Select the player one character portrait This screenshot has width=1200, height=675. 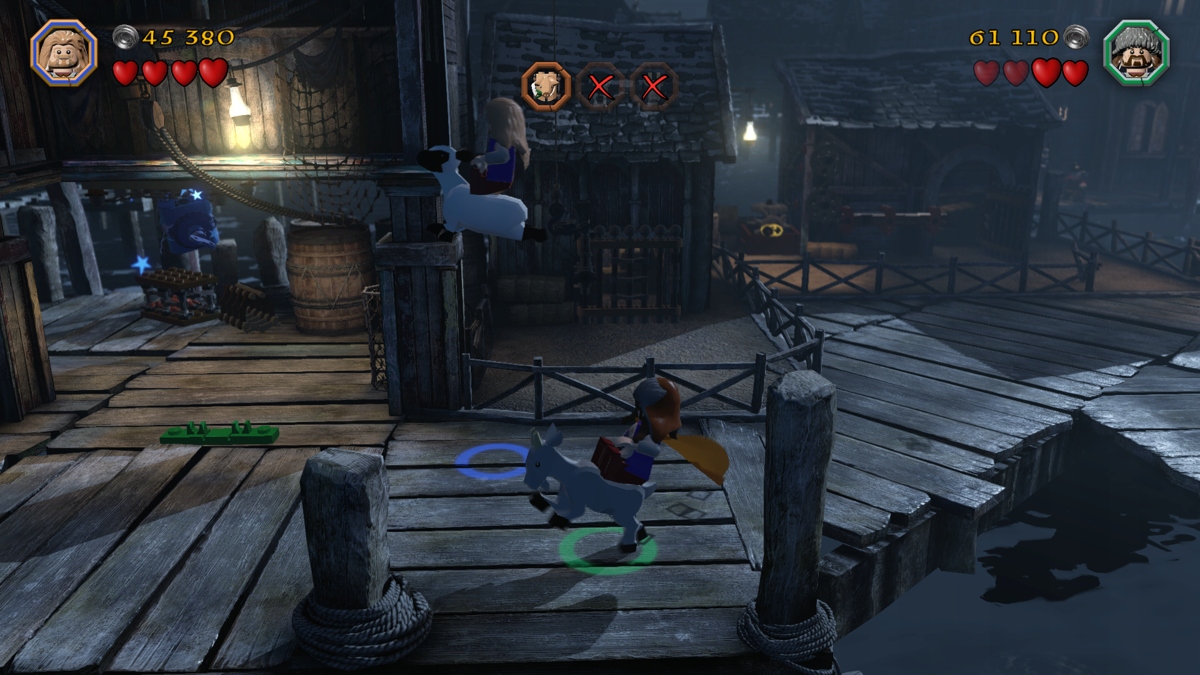tap(64, 52)
